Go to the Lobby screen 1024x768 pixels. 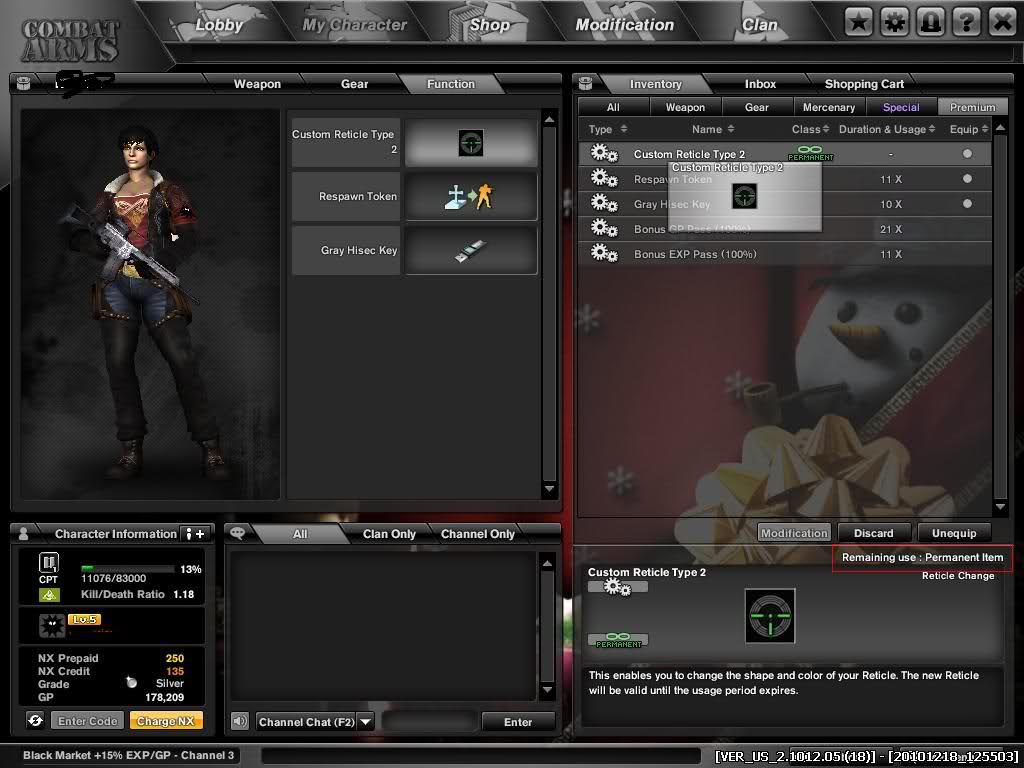tap(219, 25)
